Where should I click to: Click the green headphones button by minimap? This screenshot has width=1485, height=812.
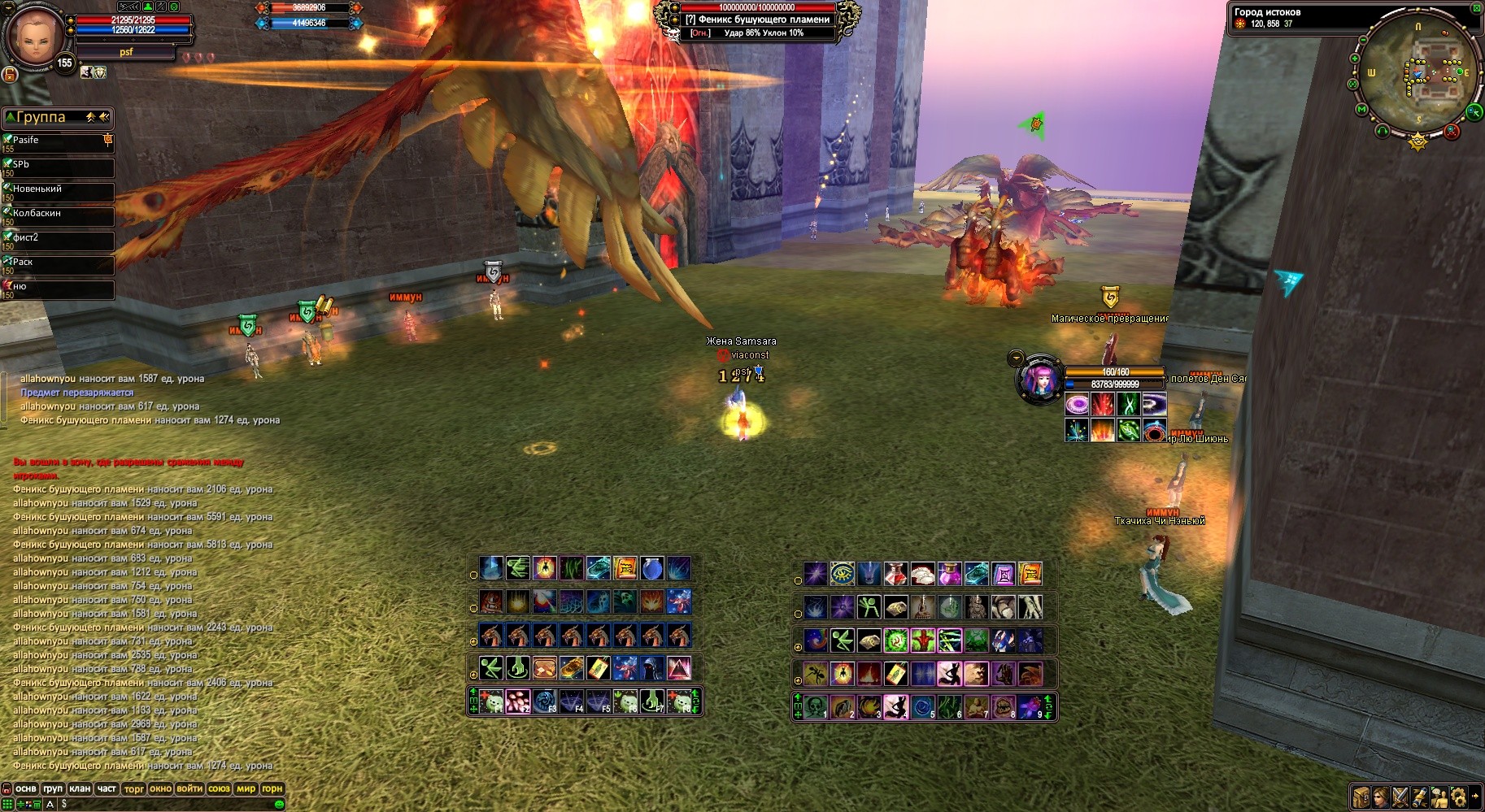1383,130
